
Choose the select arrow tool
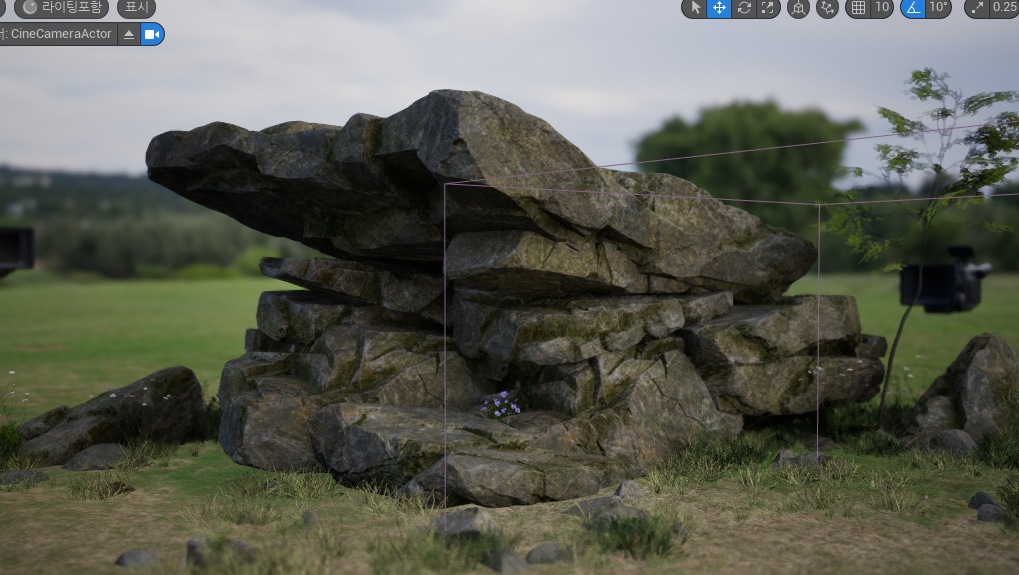695,8
